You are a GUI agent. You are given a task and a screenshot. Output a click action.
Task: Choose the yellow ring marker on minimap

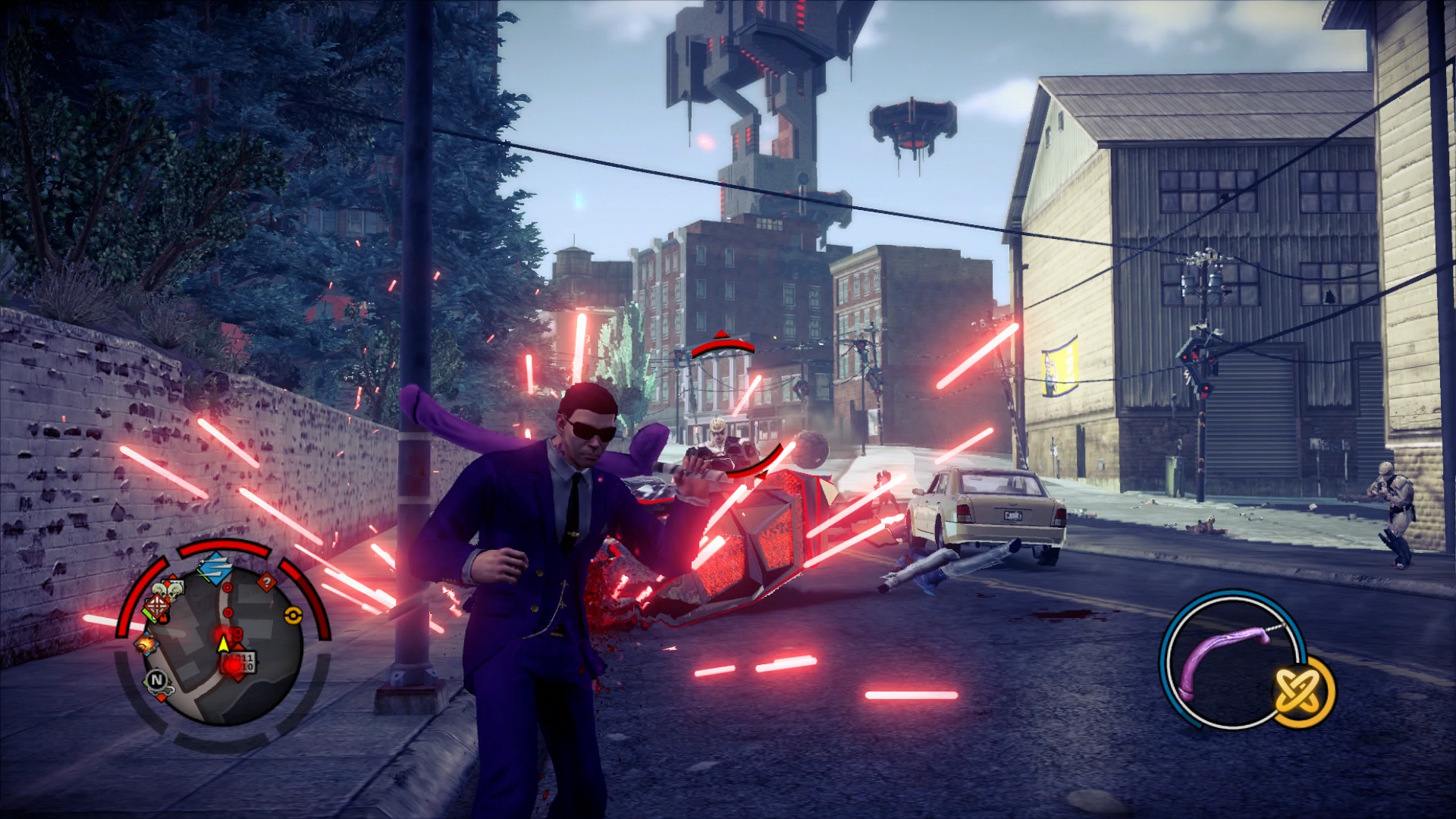[x=292, y=614]
